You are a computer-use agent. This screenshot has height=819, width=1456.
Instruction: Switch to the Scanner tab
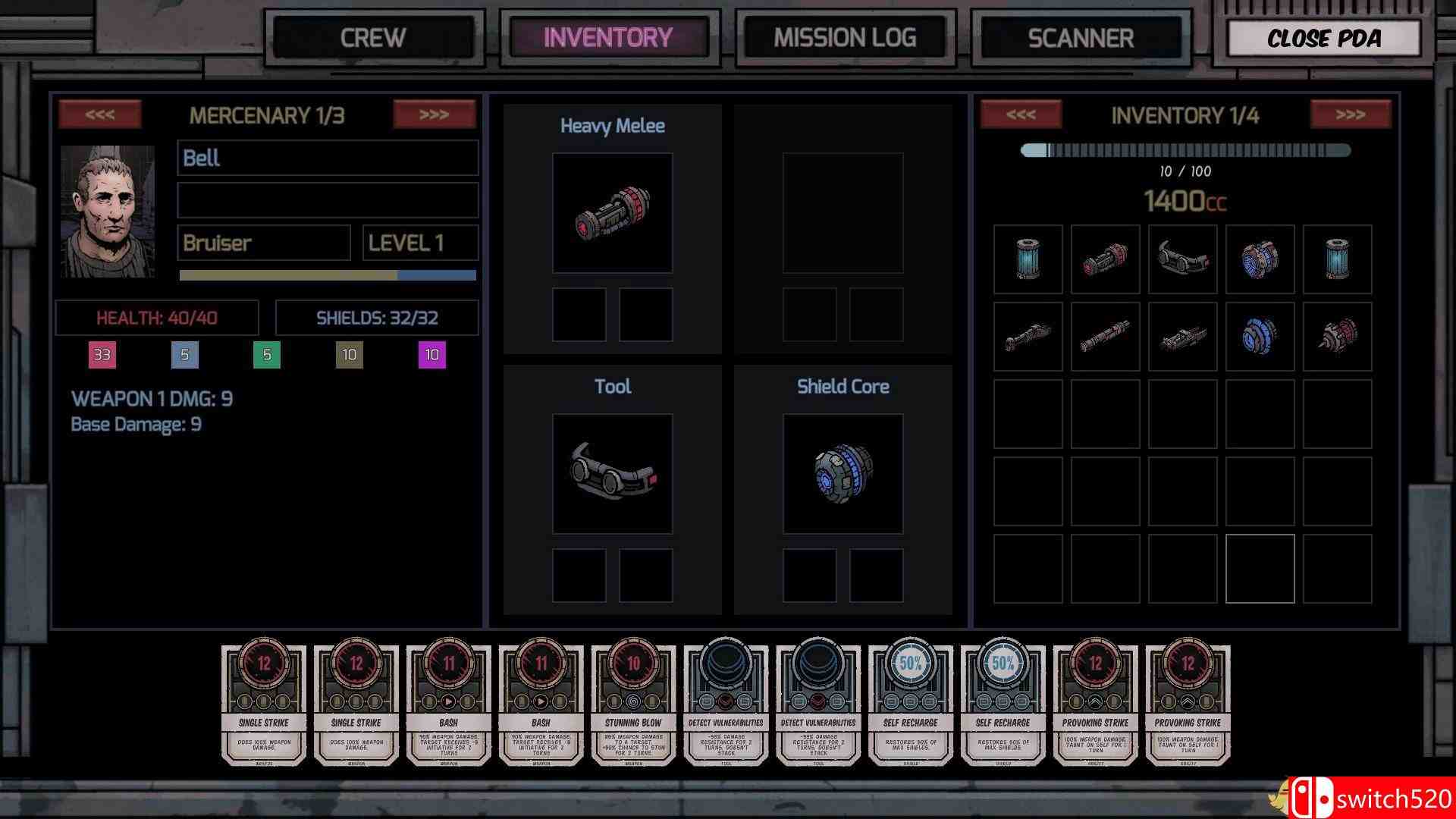point(1080,36)
